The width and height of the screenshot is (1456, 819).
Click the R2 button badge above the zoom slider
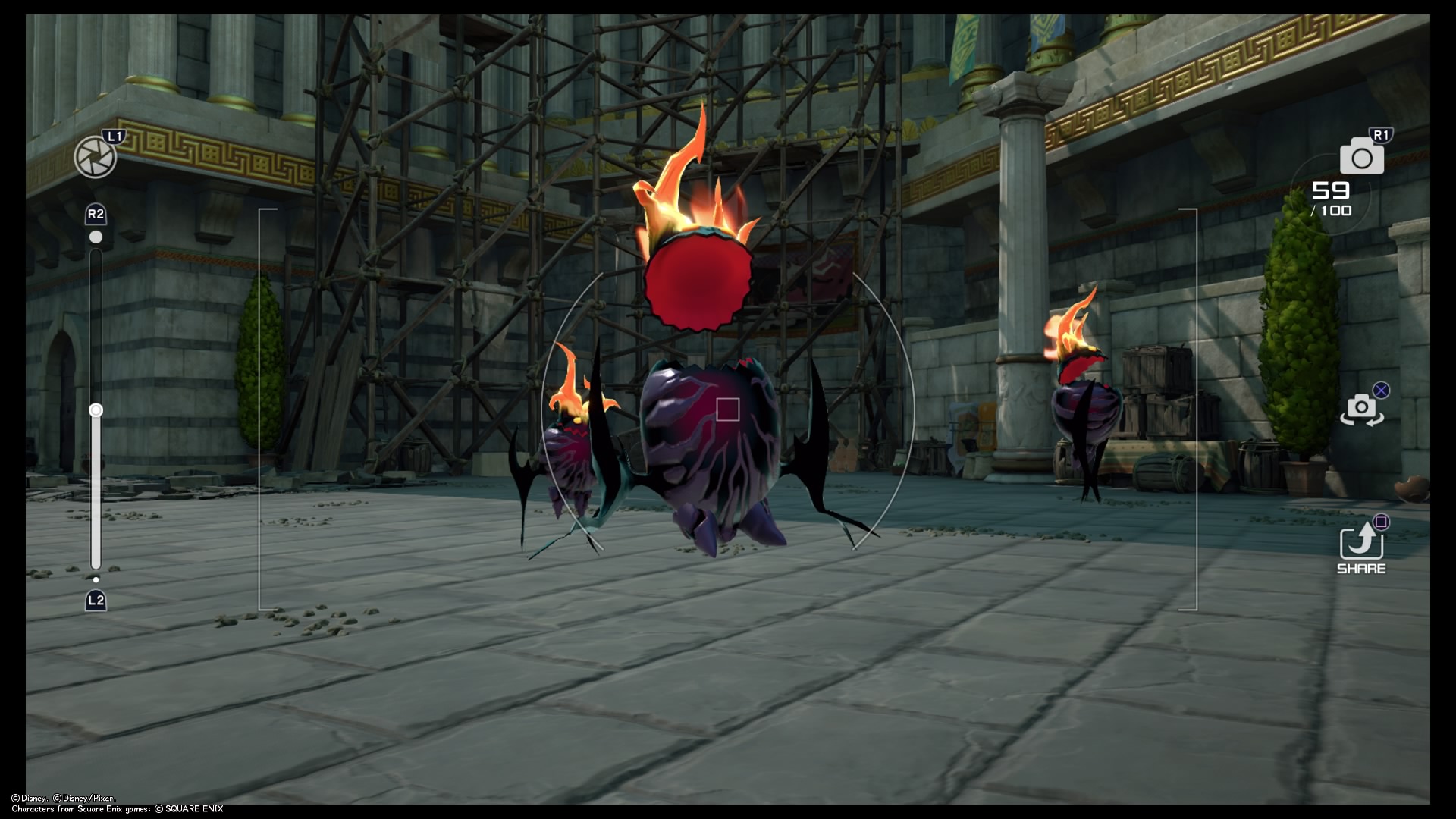(x=96, y=215)
